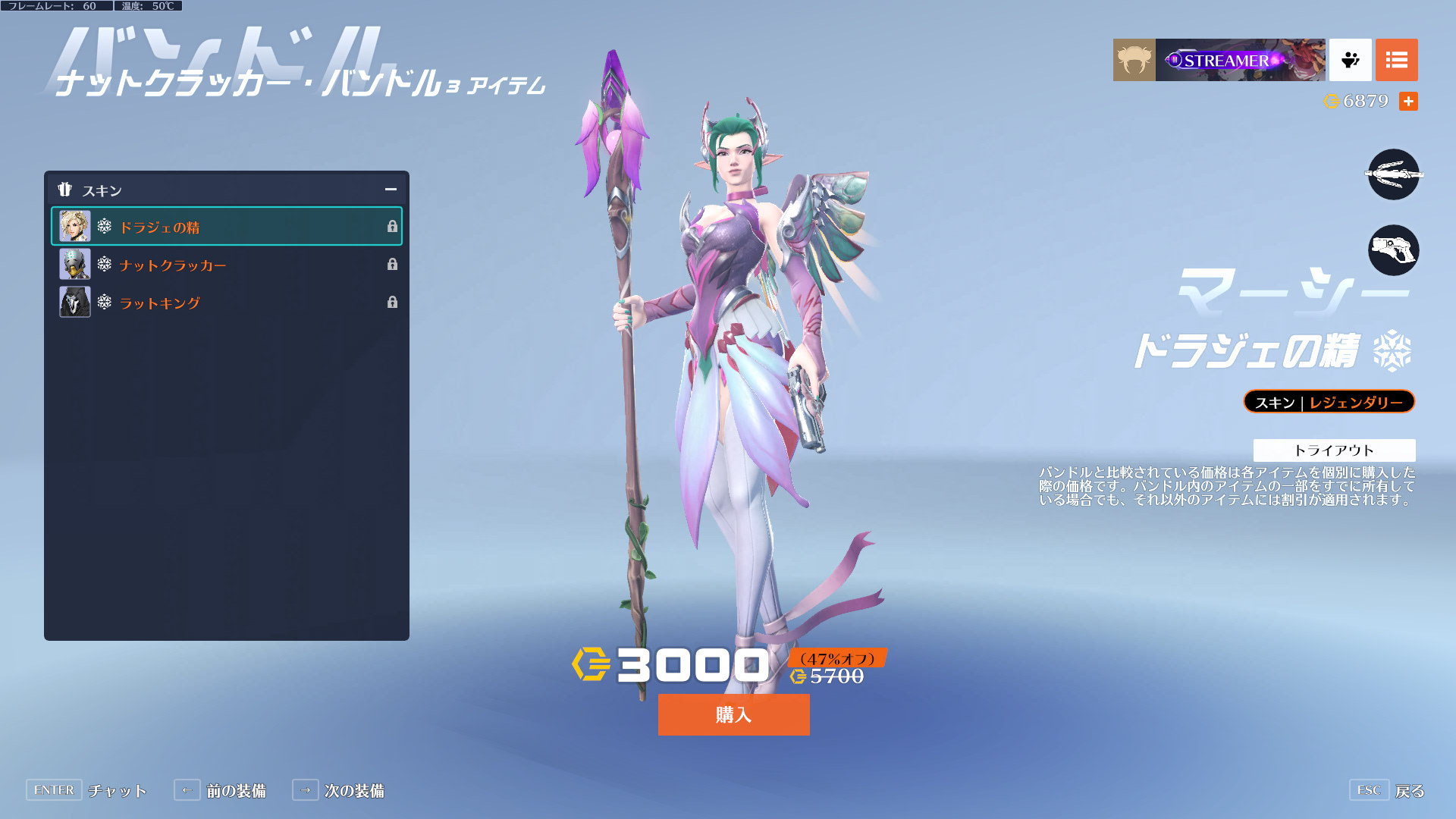1456x819 pixels.
Task: Select the ラットキング skin row
Action: [226, 303]
